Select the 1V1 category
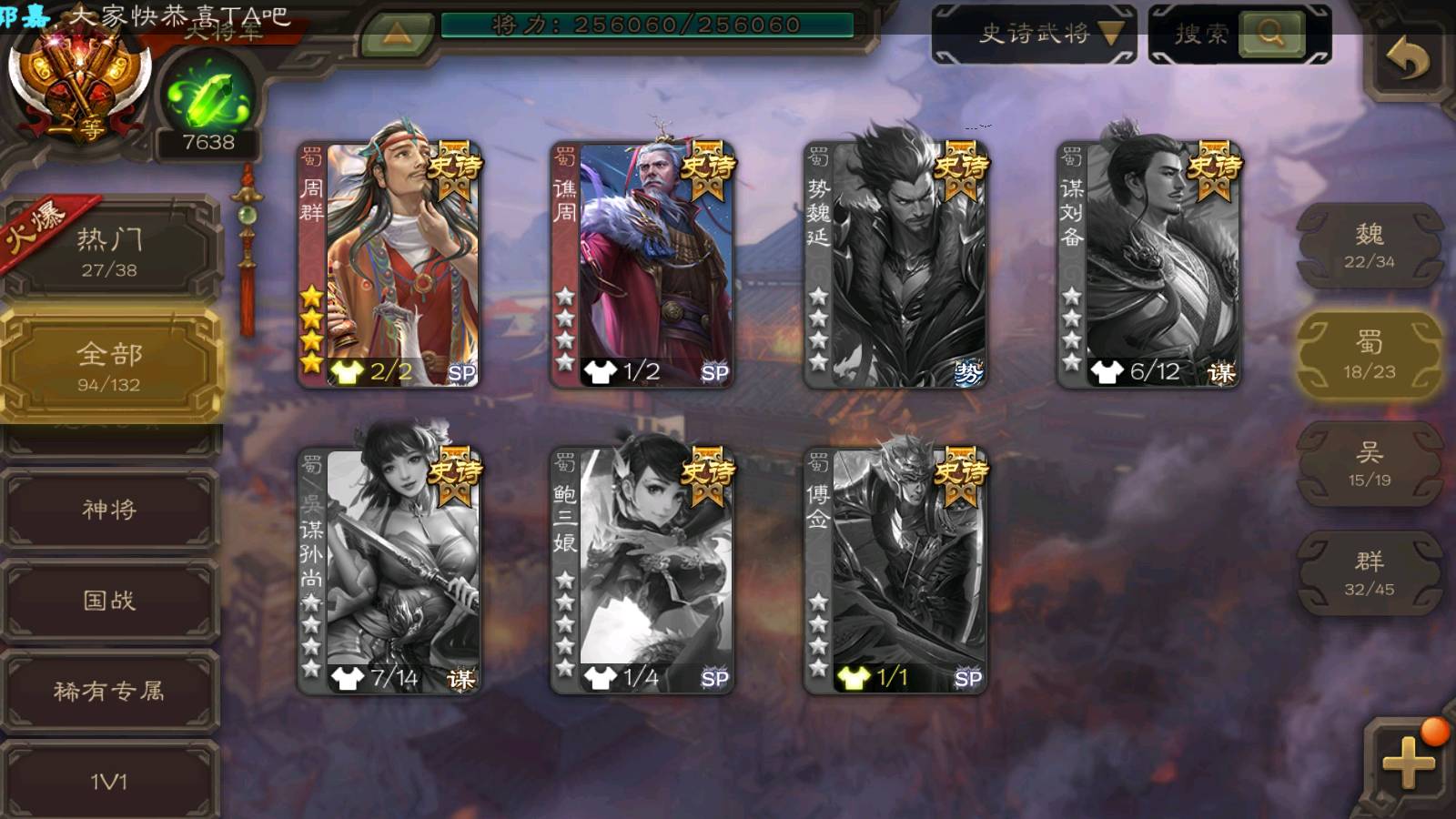Viewport: 1456px width, 819px height. 109,781
